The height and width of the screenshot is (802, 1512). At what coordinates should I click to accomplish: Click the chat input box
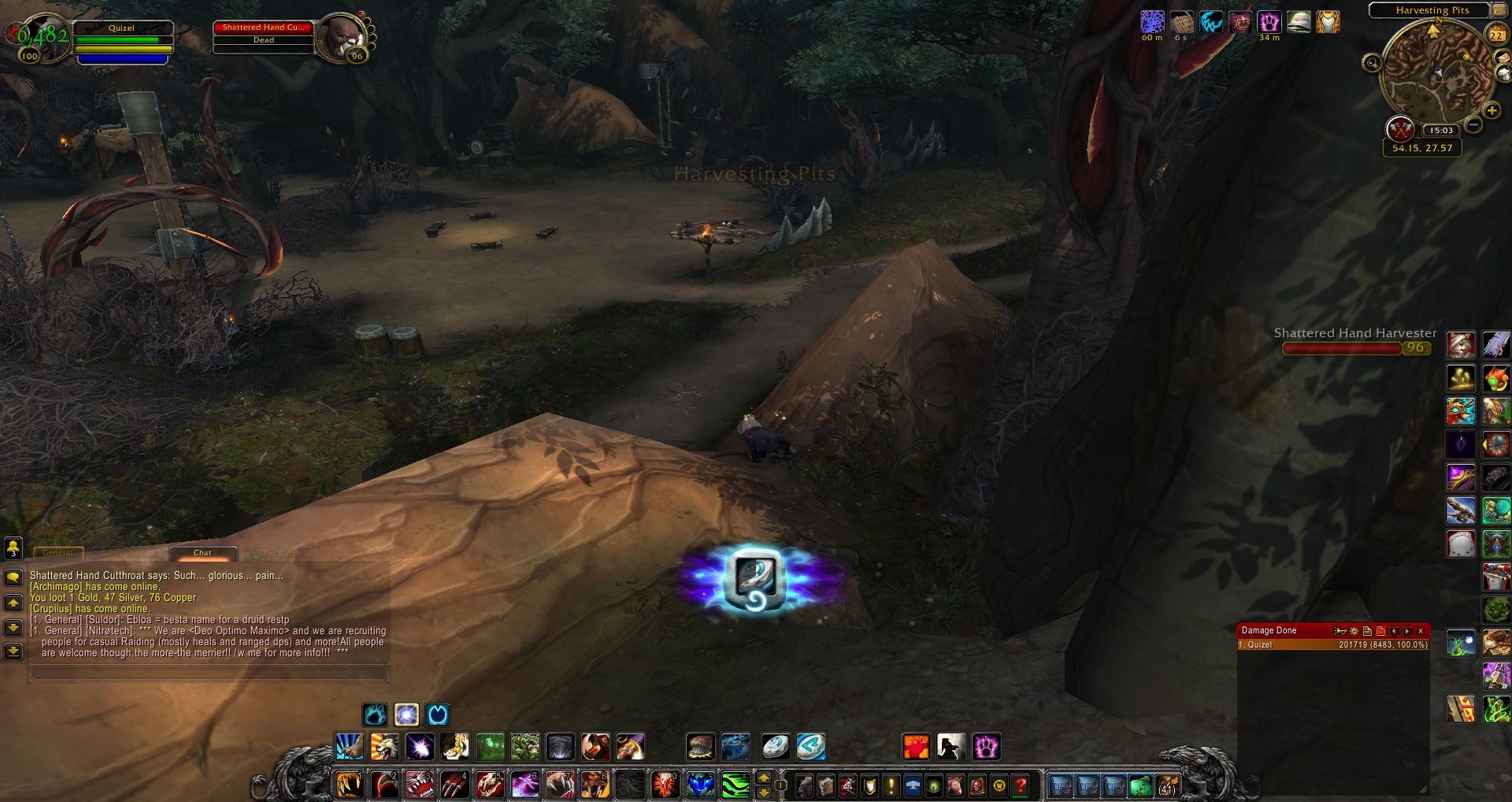(208, 673)
